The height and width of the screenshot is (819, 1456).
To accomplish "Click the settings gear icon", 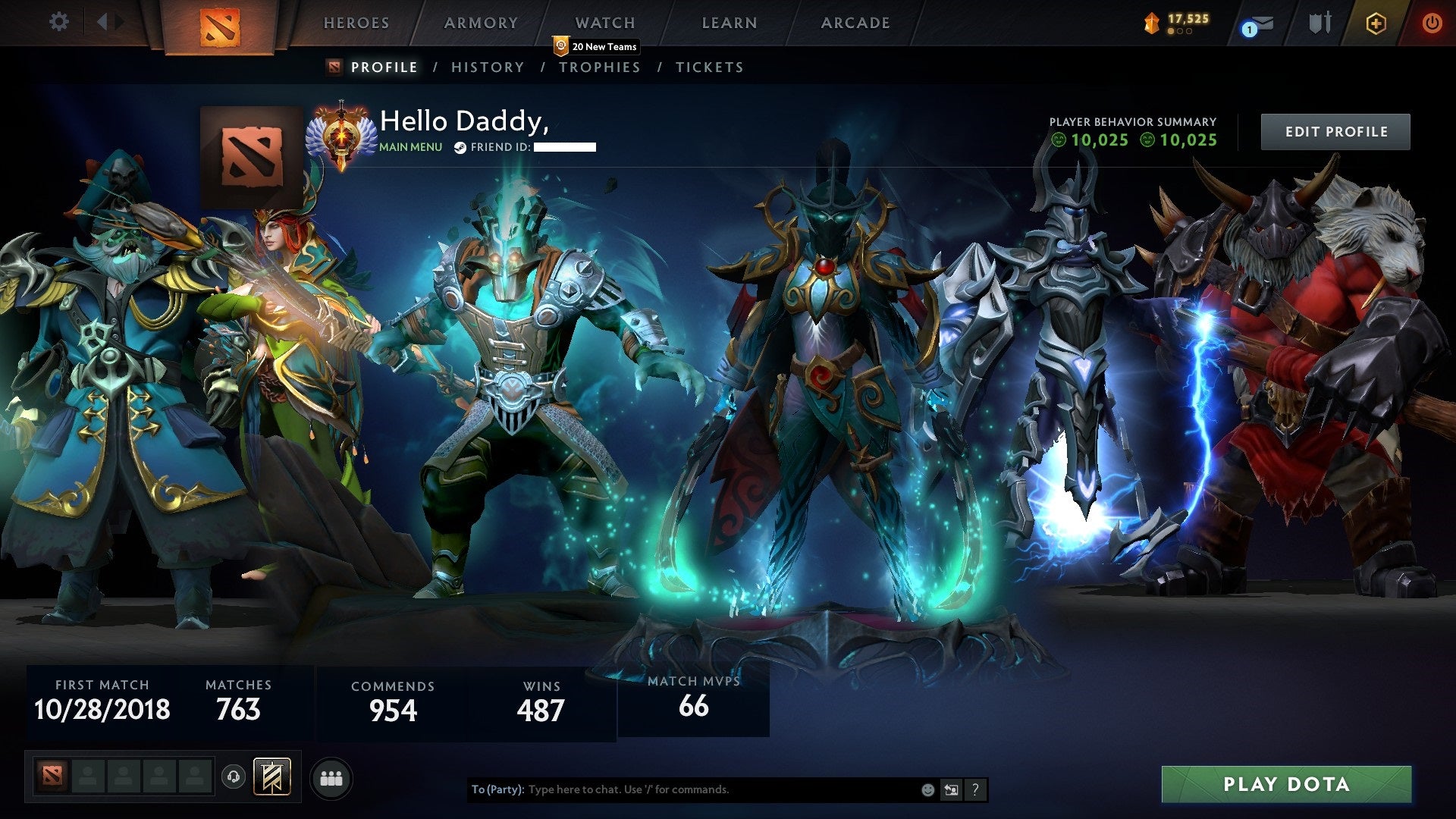I will click(58, 21).
